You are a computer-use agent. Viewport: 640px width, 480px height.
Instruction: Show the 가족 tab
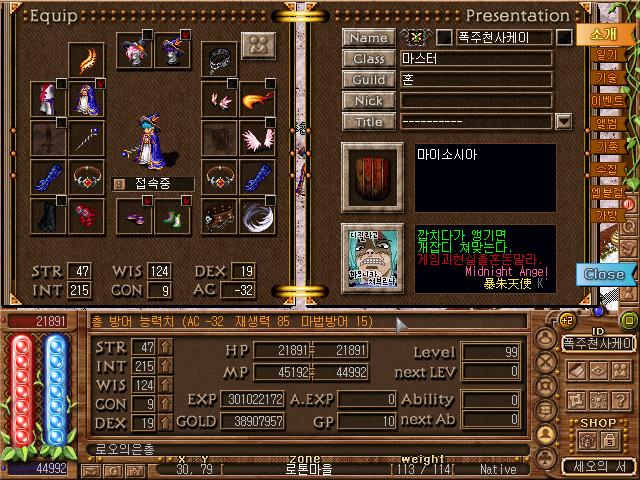[608, 146]
